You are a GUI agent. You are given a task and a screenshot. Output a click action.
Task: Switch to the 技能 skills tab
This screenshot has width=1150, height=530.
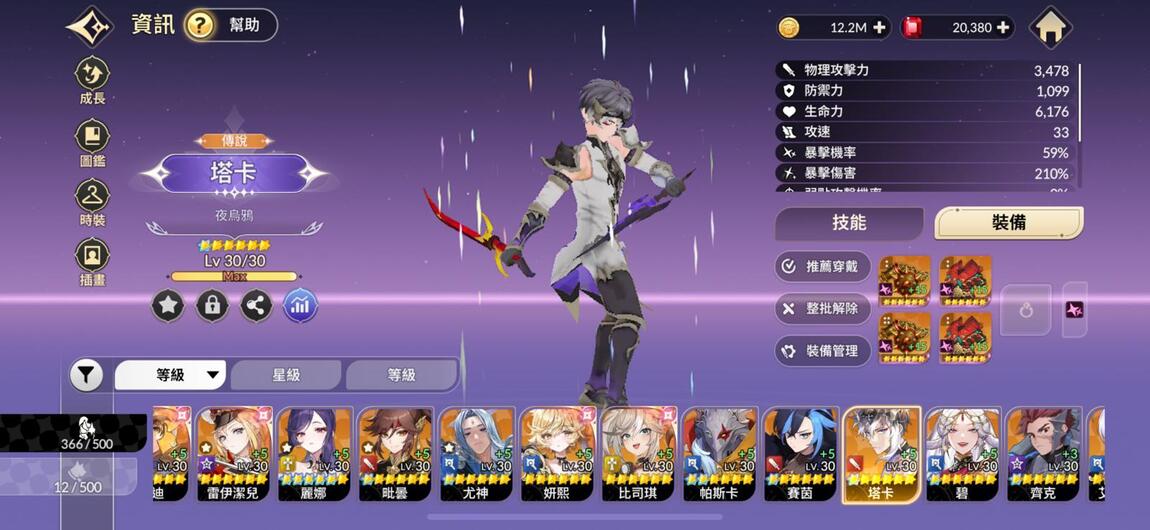(849, 223)
